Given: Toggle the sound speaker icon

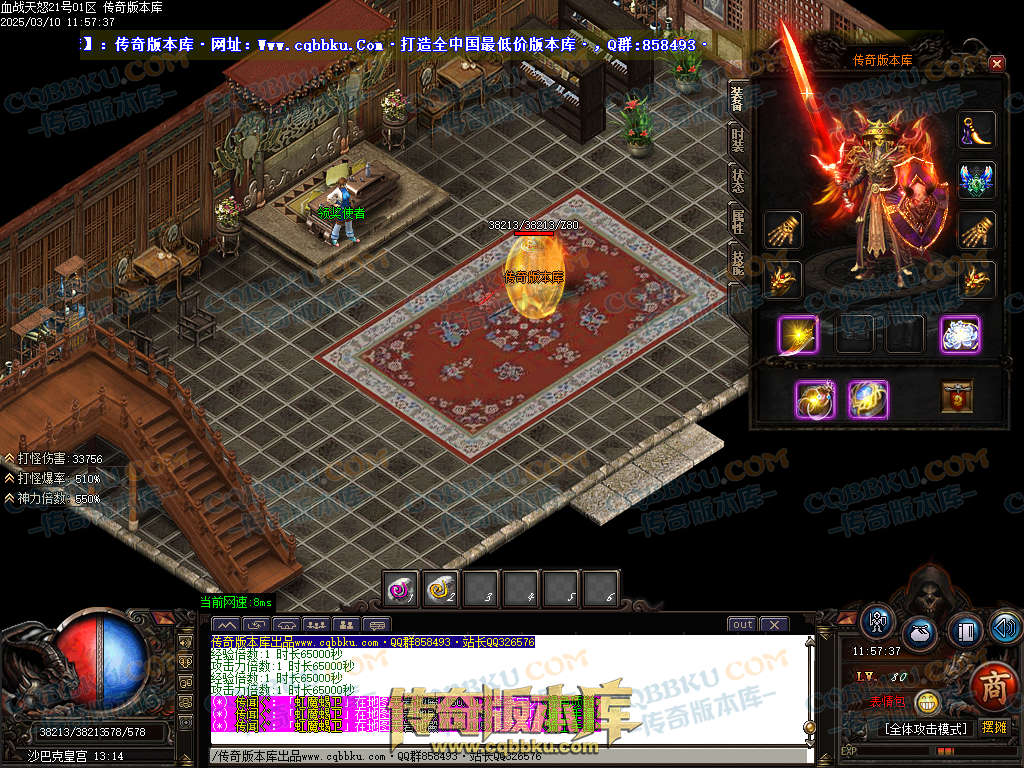Looking at the screenshot, I should click(1004, 627).
